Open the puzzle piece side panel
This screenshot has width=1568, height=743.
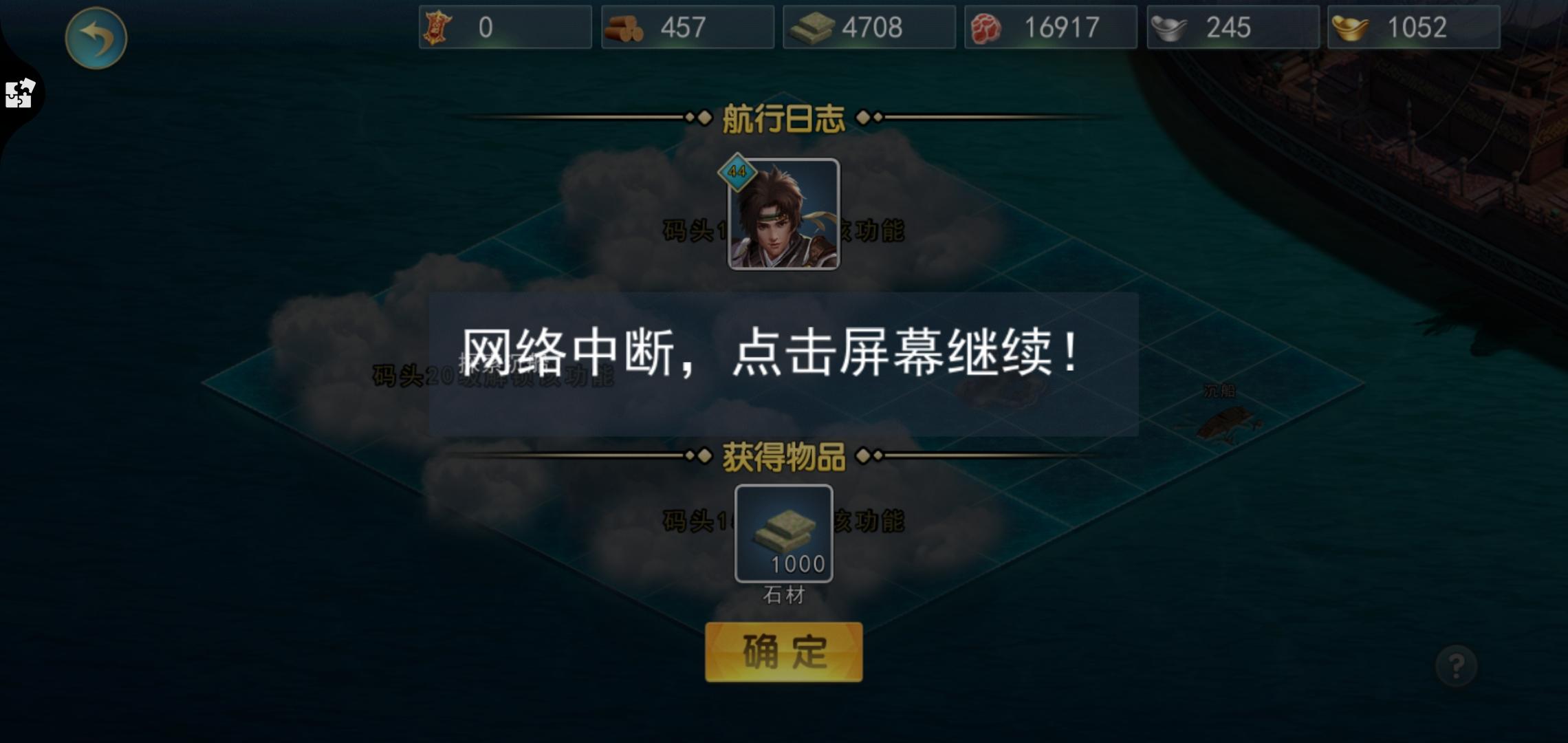(x=19, y=94)
